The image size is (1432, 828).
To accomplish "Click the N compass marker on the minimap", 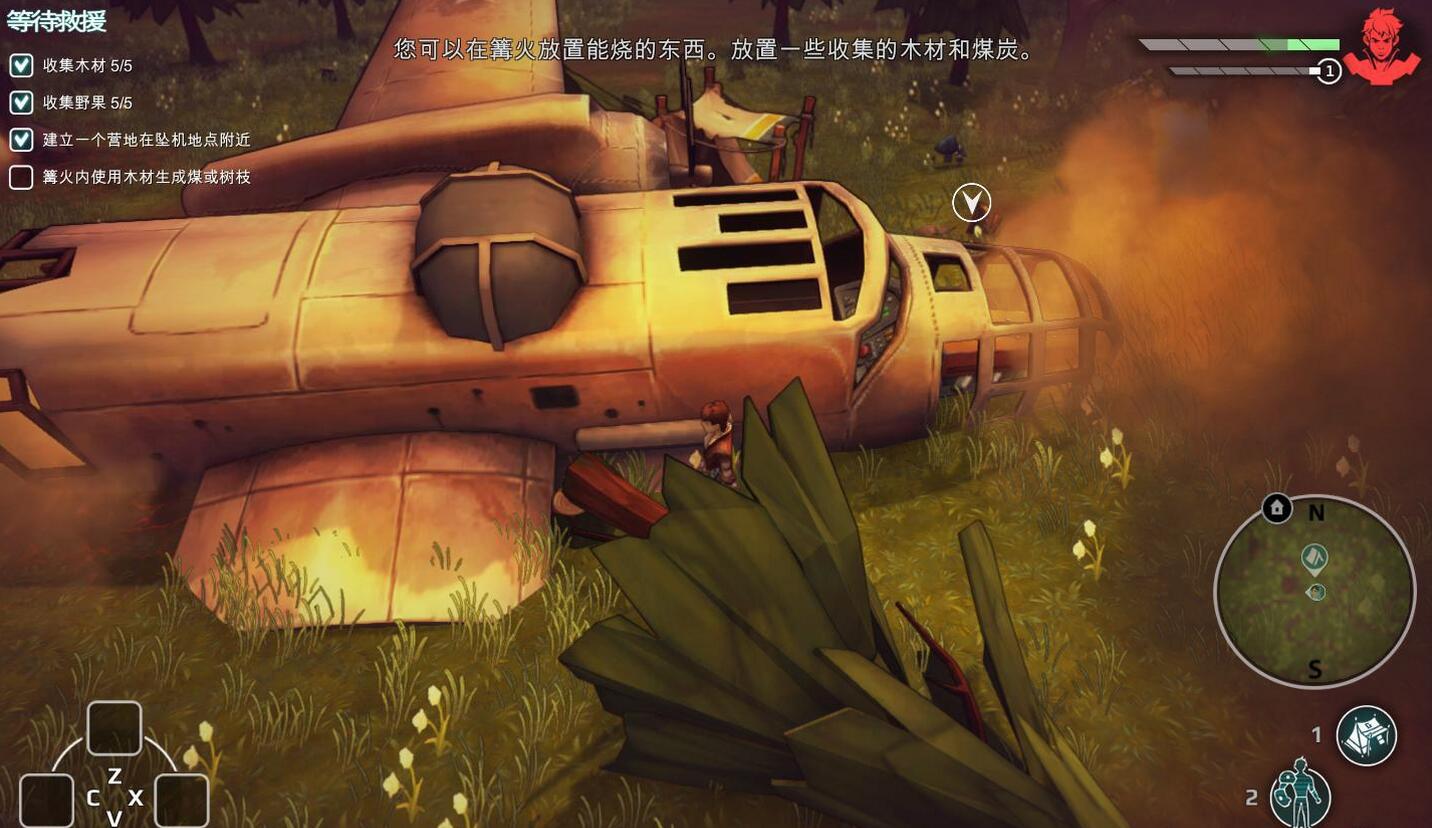I will point(1317,510).
